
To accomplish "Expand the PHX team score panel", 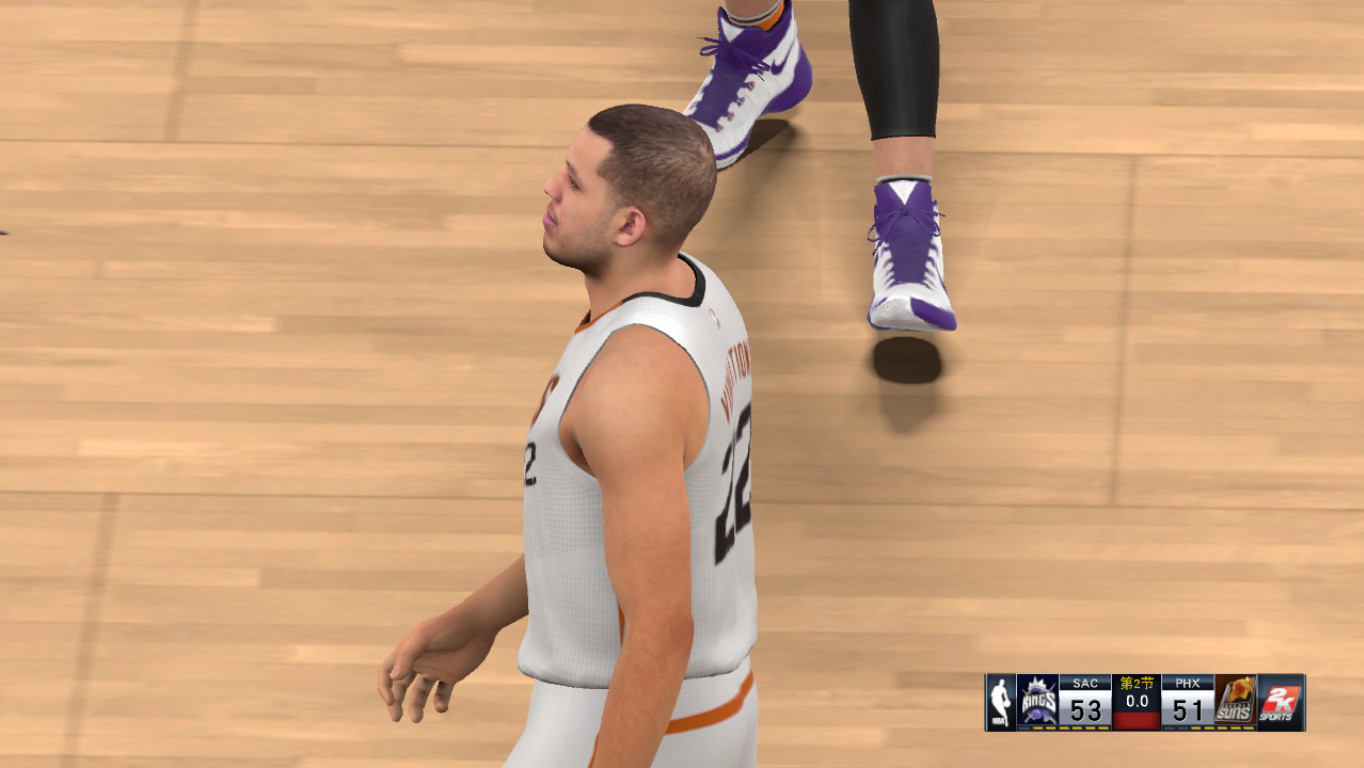I will [x=1188, y=700].
